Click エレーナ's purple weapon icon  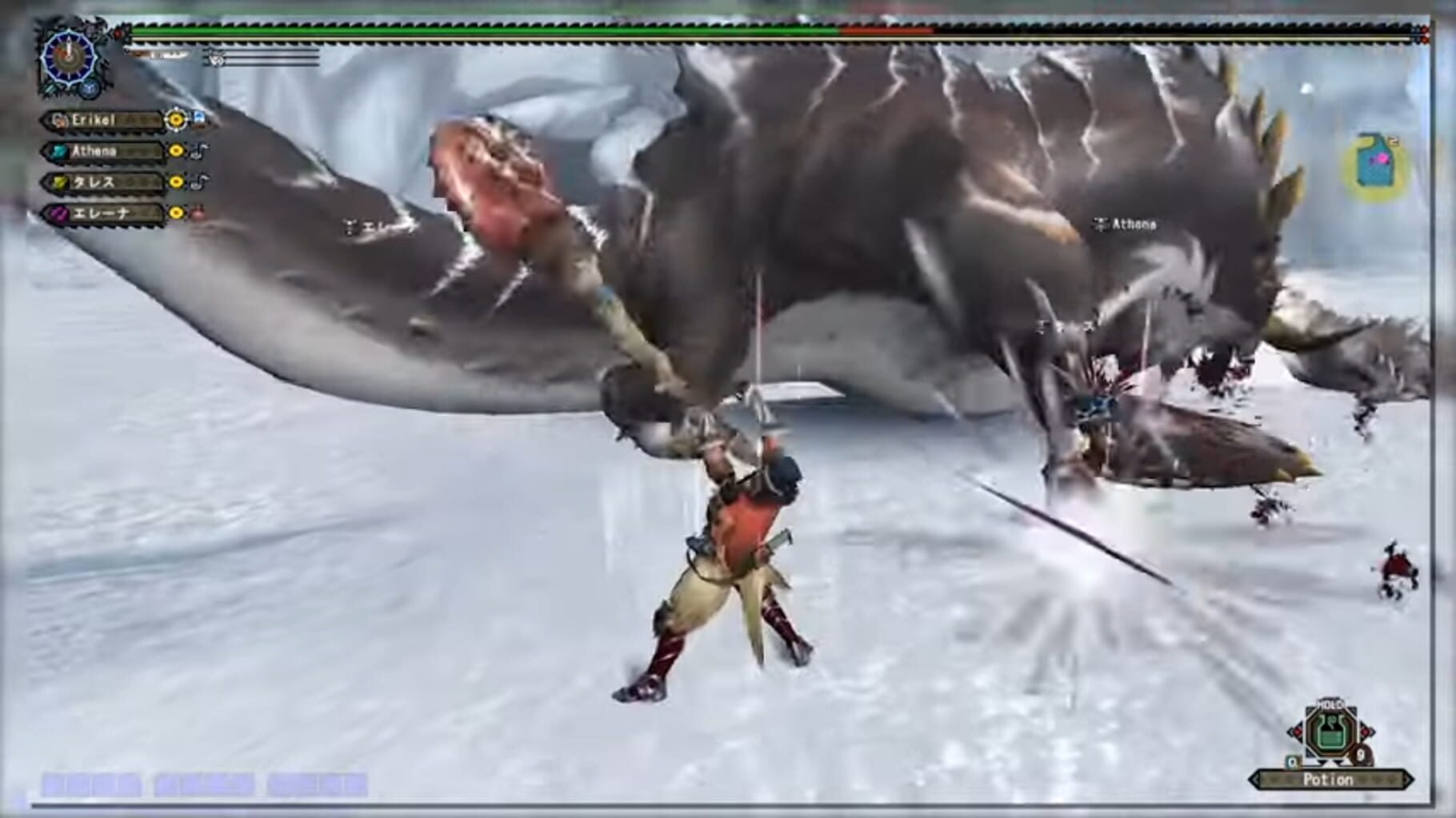coord(60,213)
